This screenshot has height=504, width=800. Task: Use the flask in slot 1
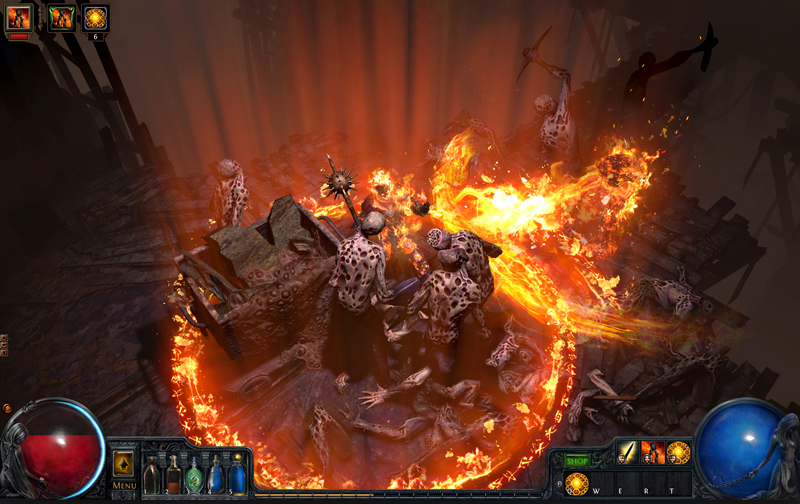coord(151,475)
